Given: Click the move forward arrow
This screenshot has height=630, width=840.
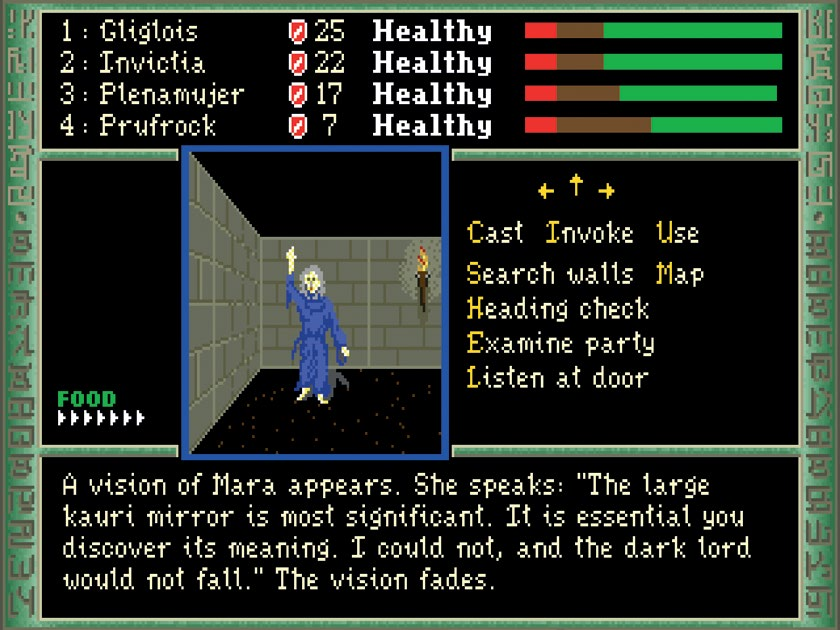Looking at the screenshot, I should tap(576, 186).
